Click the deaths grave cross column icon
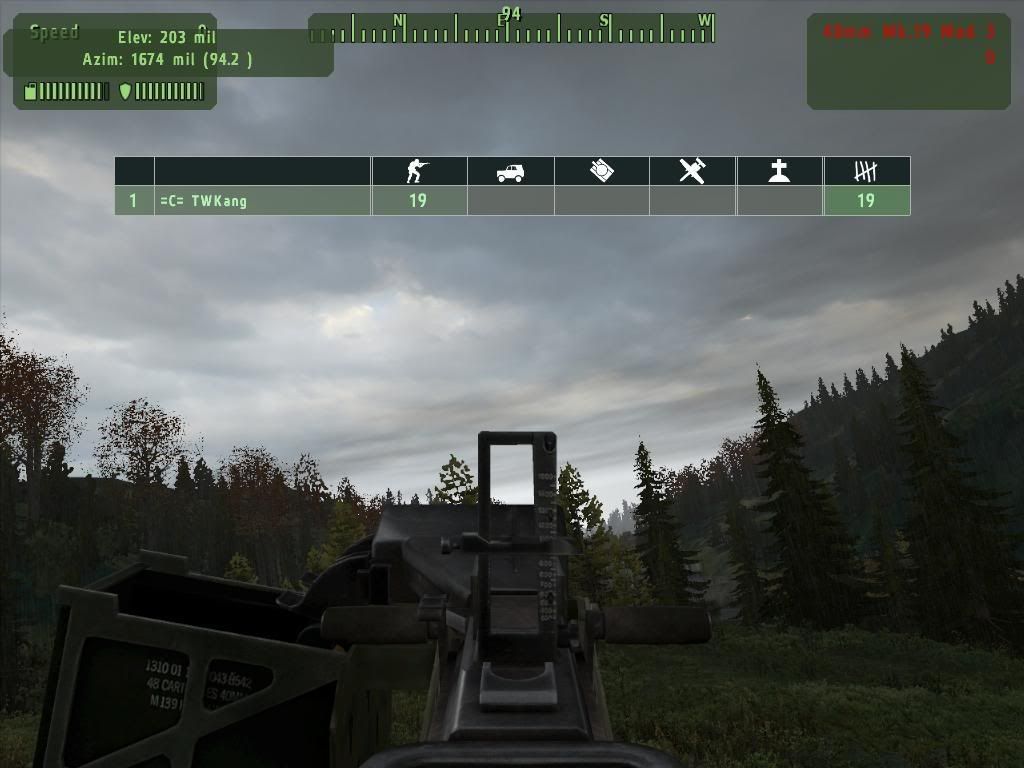 779,171
